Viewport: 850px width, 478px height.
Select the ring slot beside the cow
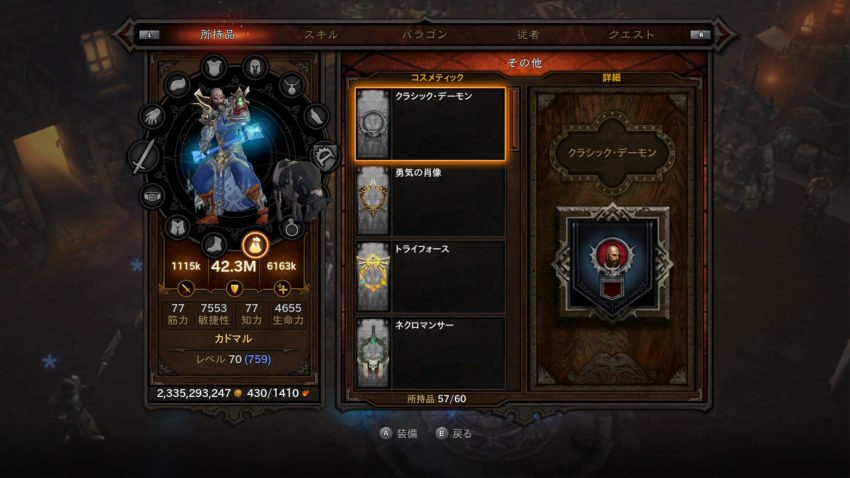pyautogui.click(x=291, y=228)
